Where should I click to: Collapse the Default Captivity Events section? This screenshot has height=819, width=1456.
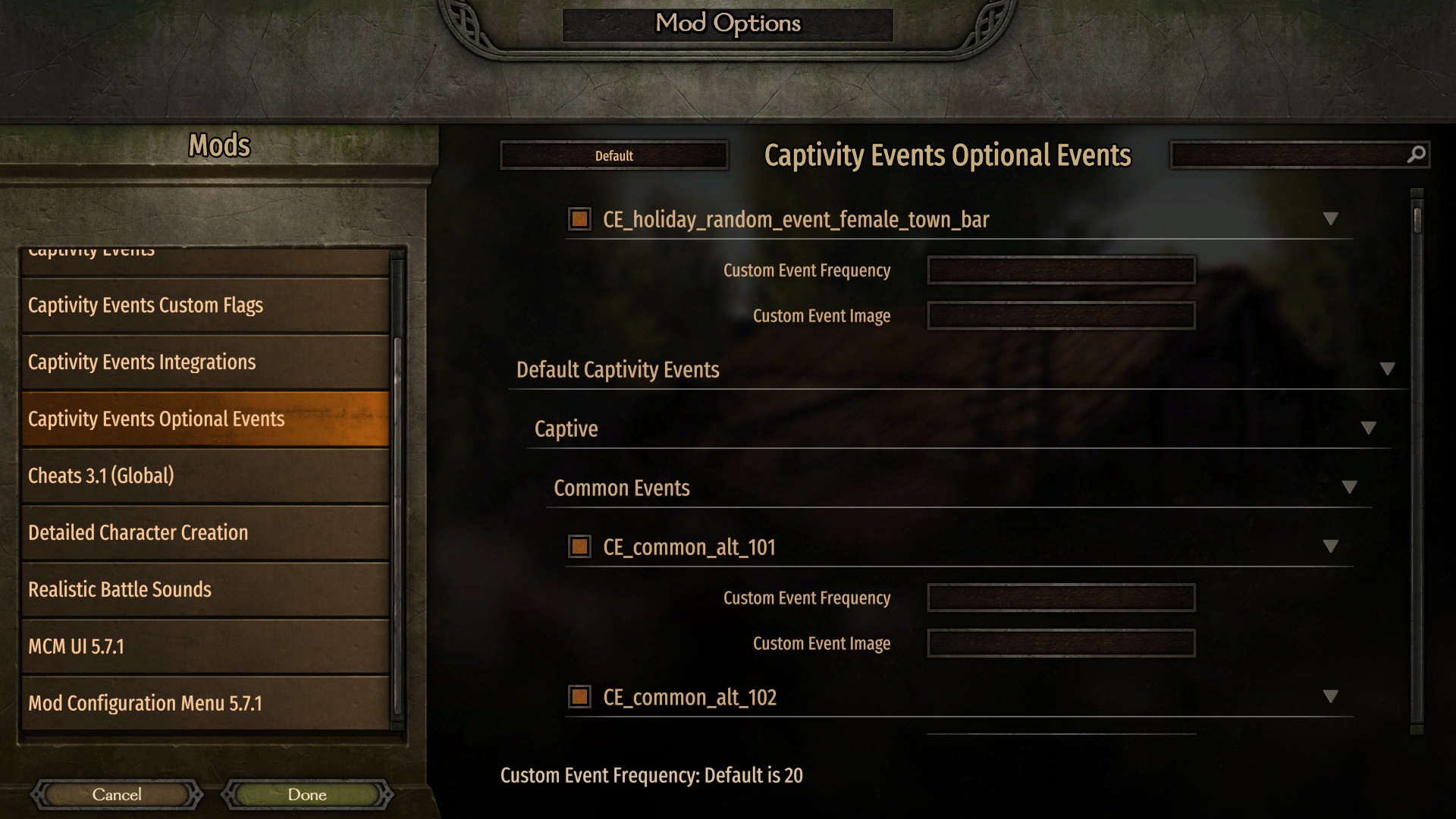(1389, 369)
